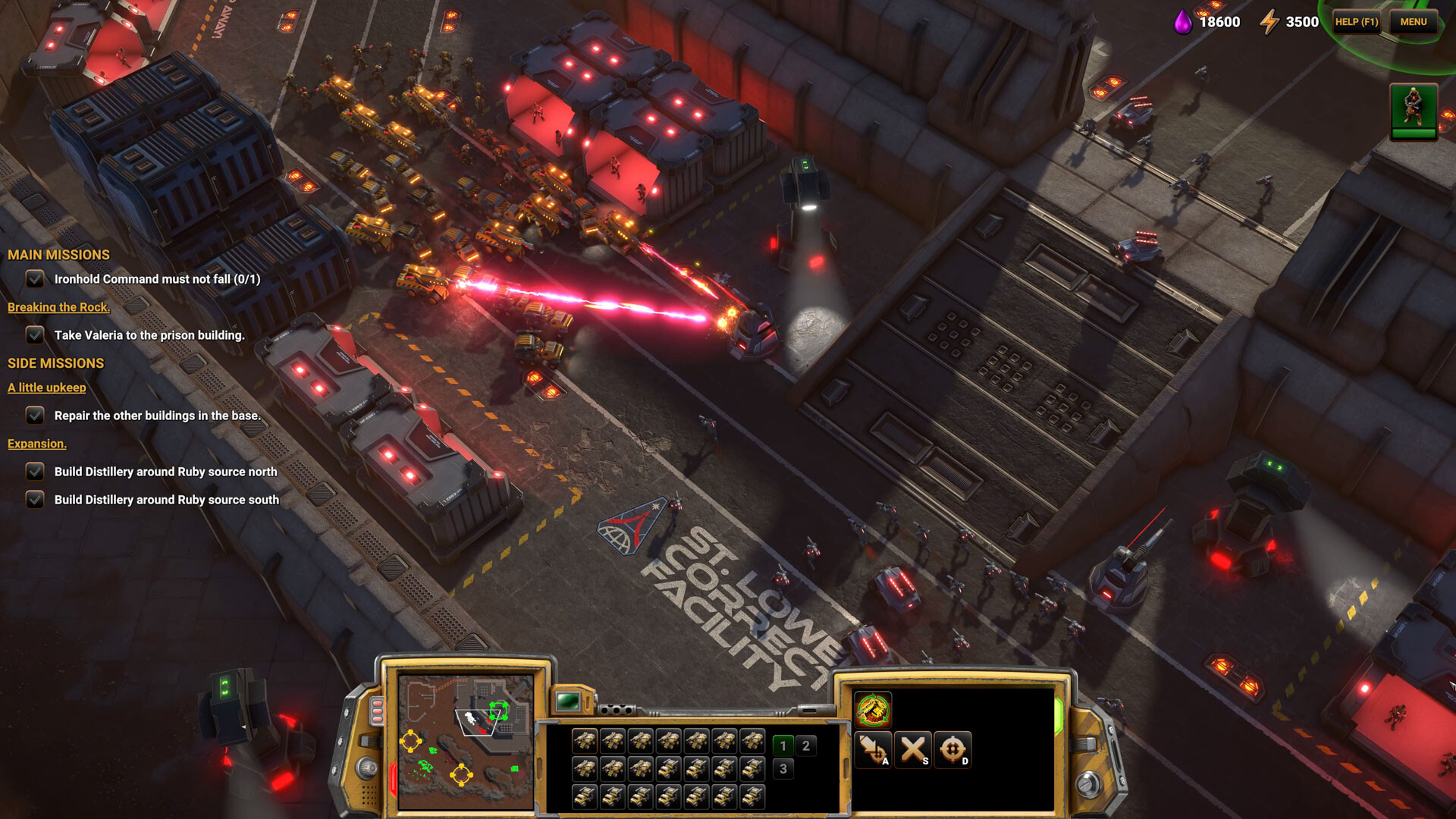The height and width of the screenshot is (819, 1456).
Task: Issue the Stop command (S)
Action: (x=913, y=749)
